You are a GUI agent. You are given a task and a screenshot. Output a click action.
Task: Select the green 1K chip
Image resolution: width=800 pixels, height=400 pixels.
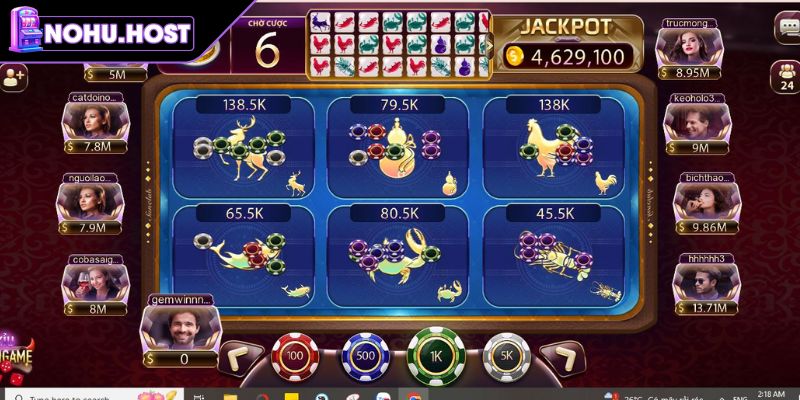pyautogui.click(x=435, y=355)
